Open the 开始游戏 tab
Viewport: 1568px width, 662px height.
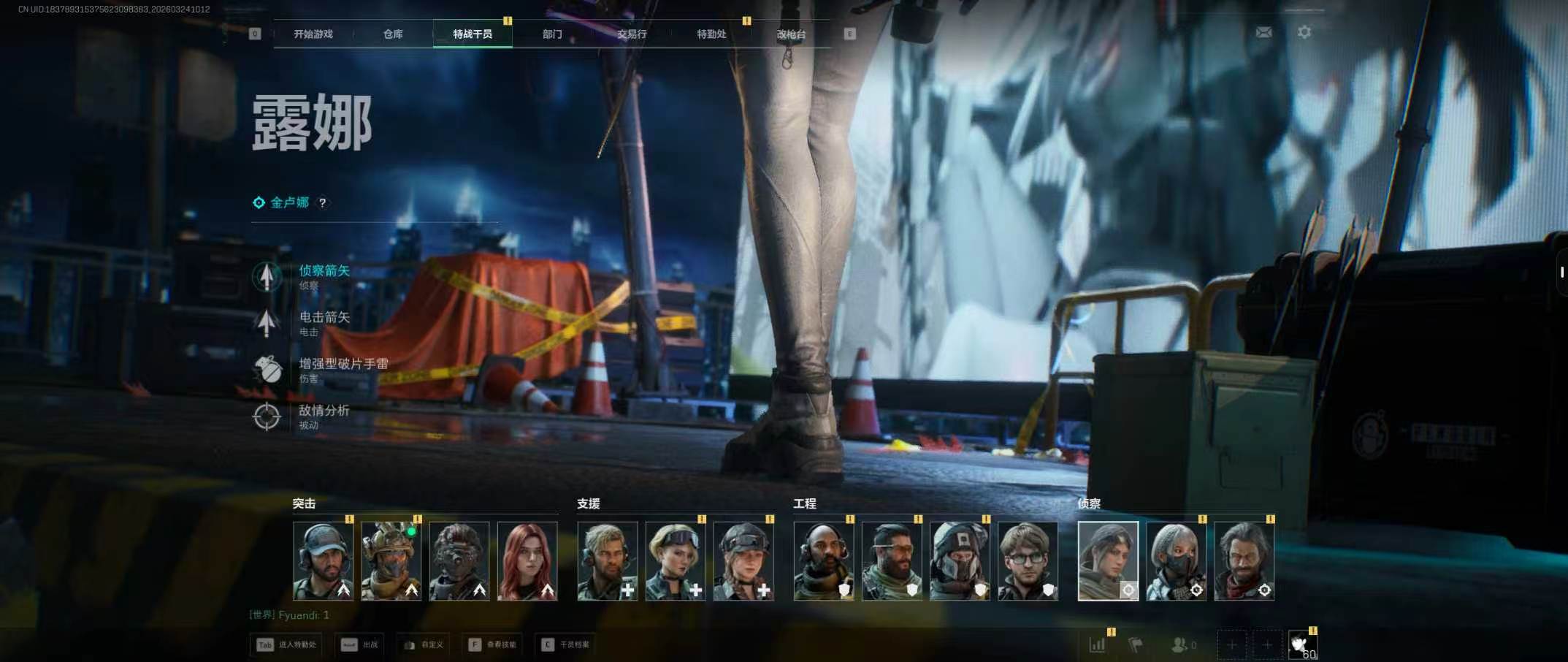click(313, 34)
